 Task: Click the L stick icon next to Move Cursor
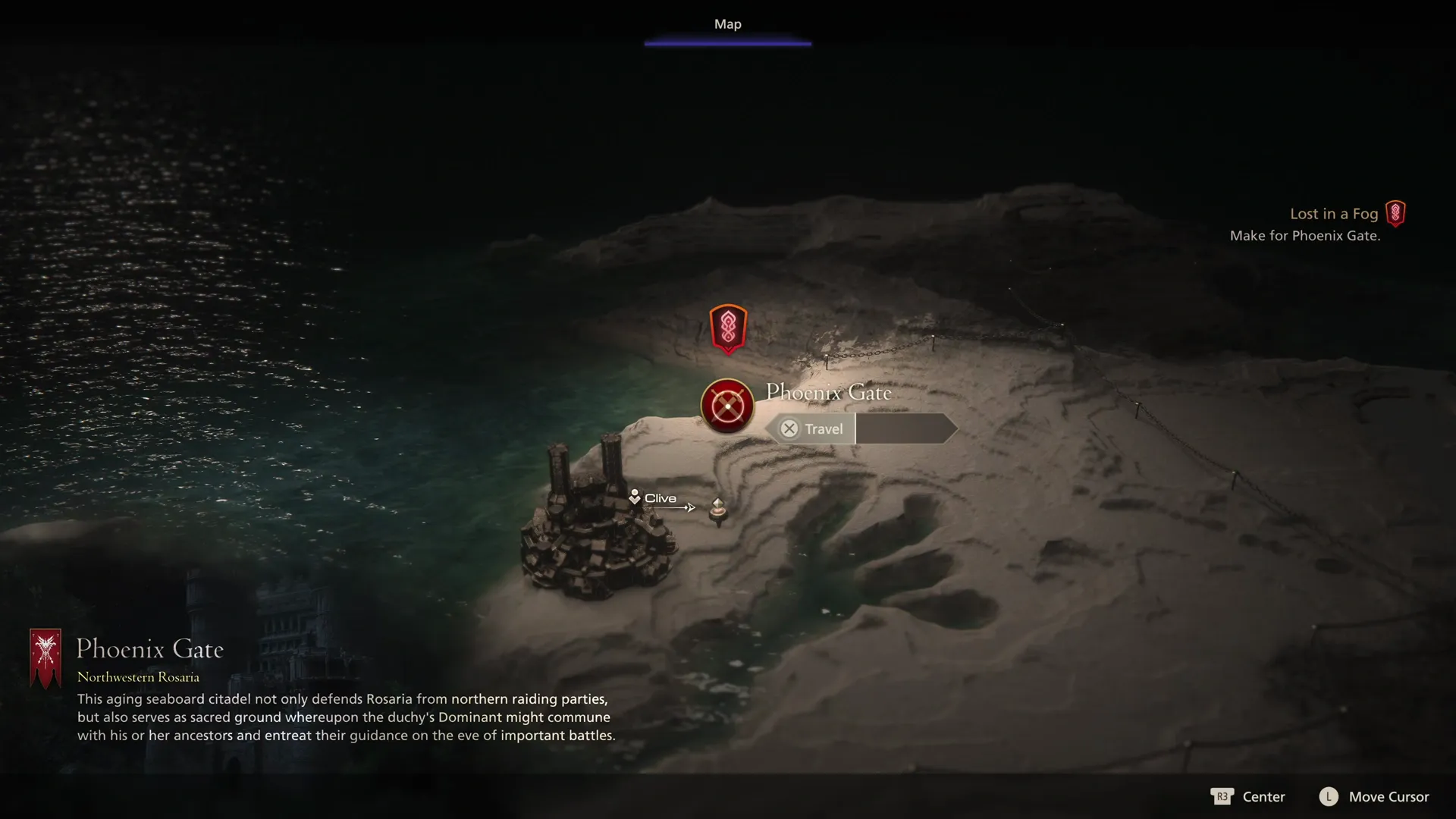pyautogui.click(x=1329, y=797)
